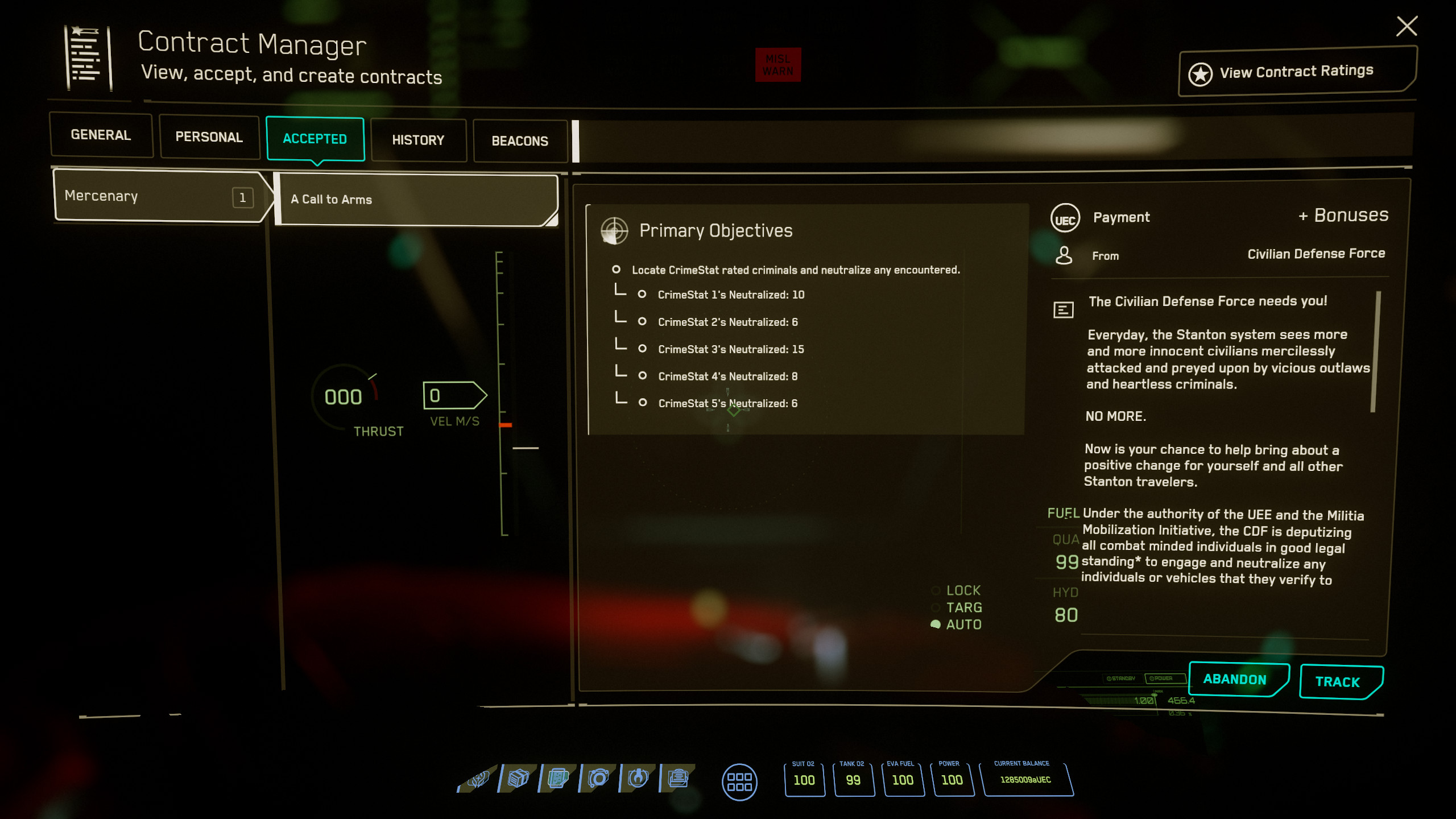1456x819 pixels.
Task: Open the orbit map app icon
Action: [598, 778]
